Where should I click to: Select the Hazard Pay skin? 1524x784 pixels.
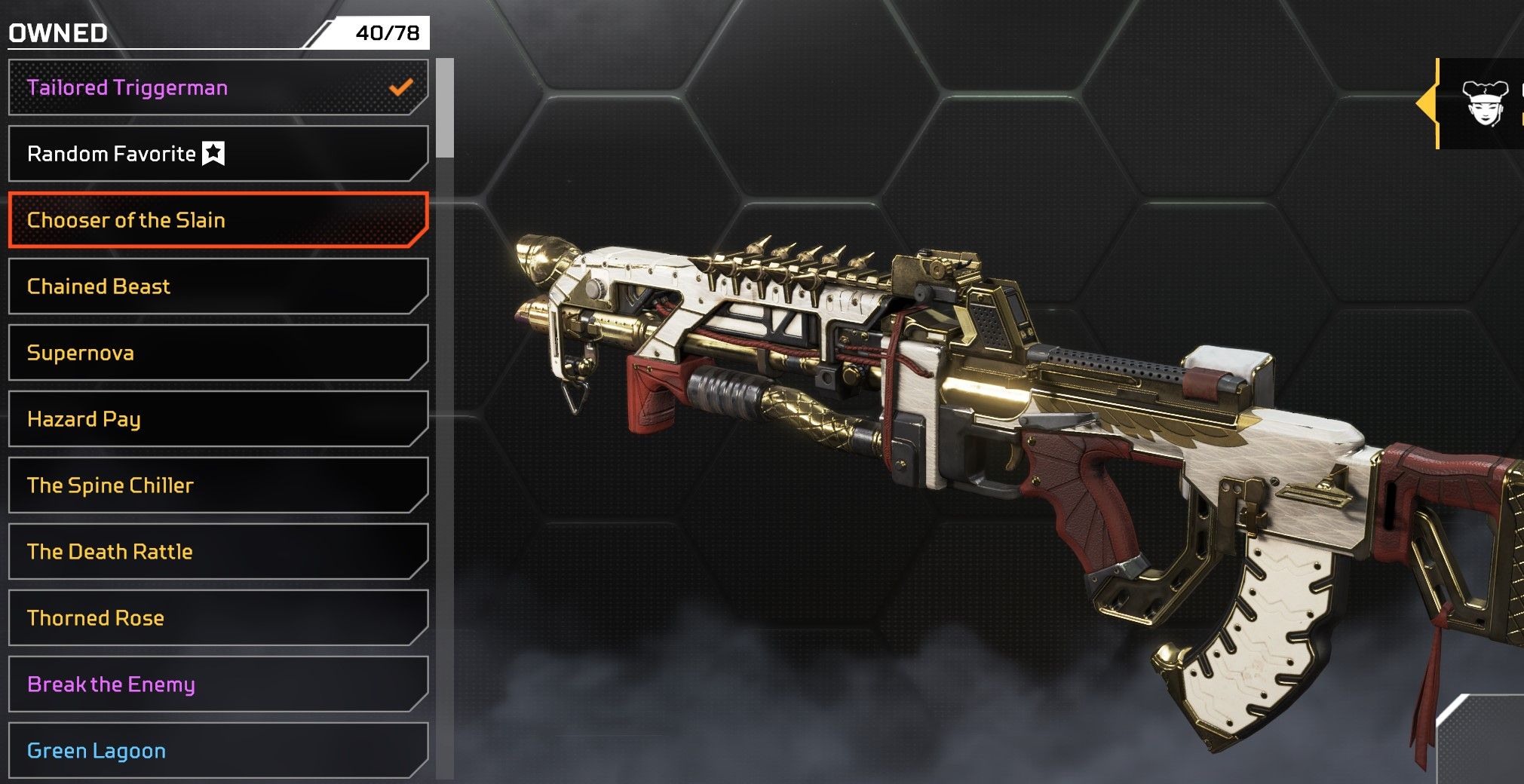point(217,419)
